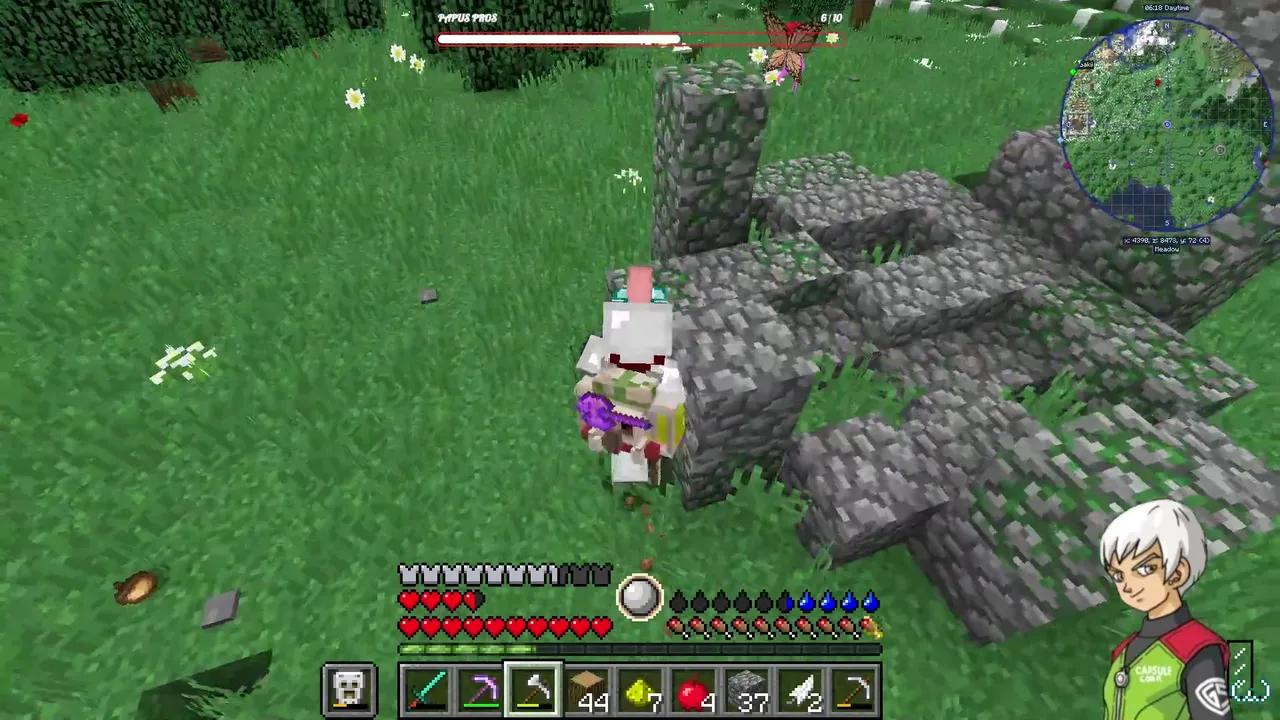Click the Meadow biome label below the minimap
1280x720 pixels.
click(1166, 248)
